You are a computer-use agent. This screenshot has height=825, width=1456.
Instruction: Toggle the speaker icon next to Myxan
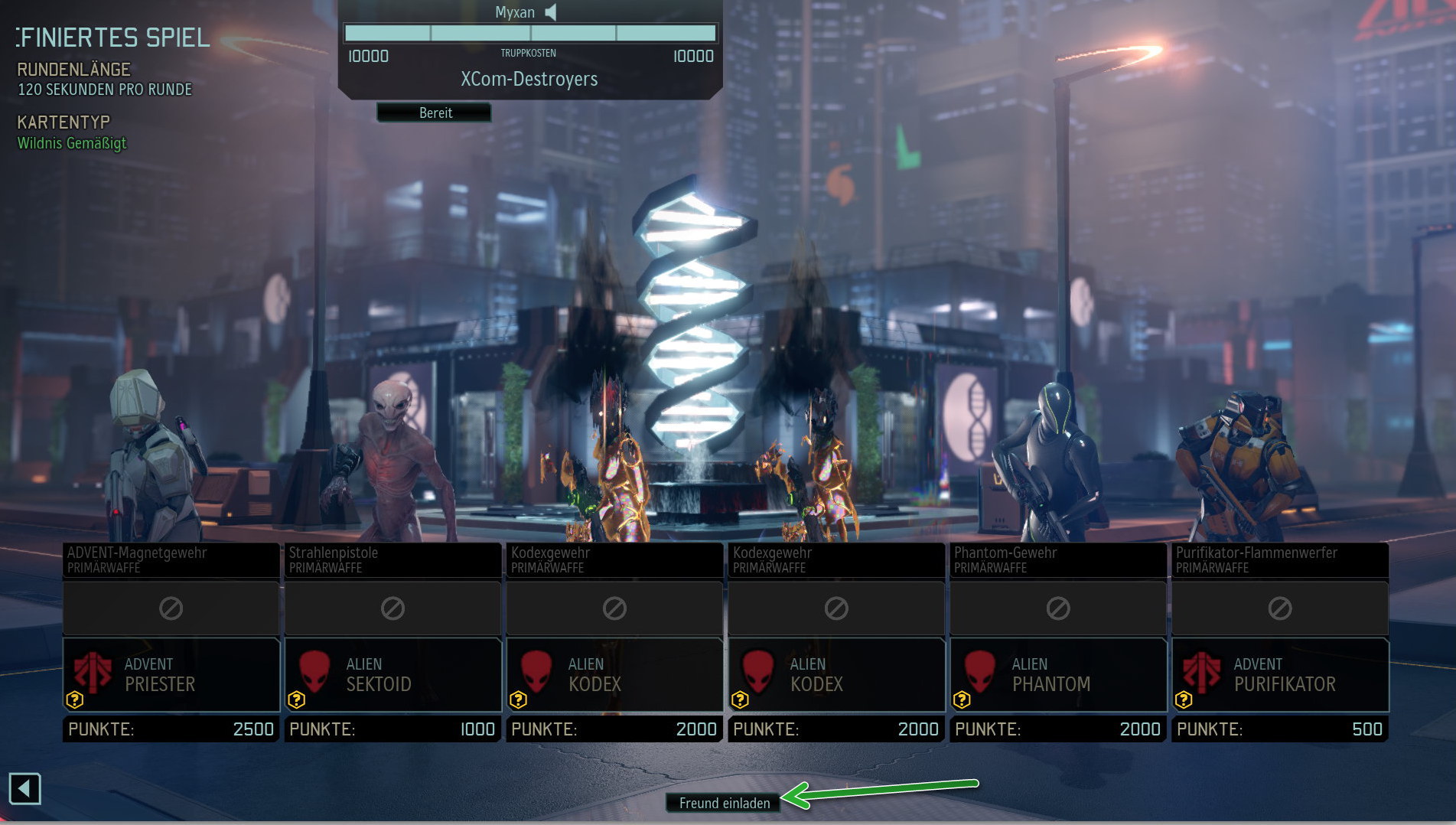(x=551, y=12)
